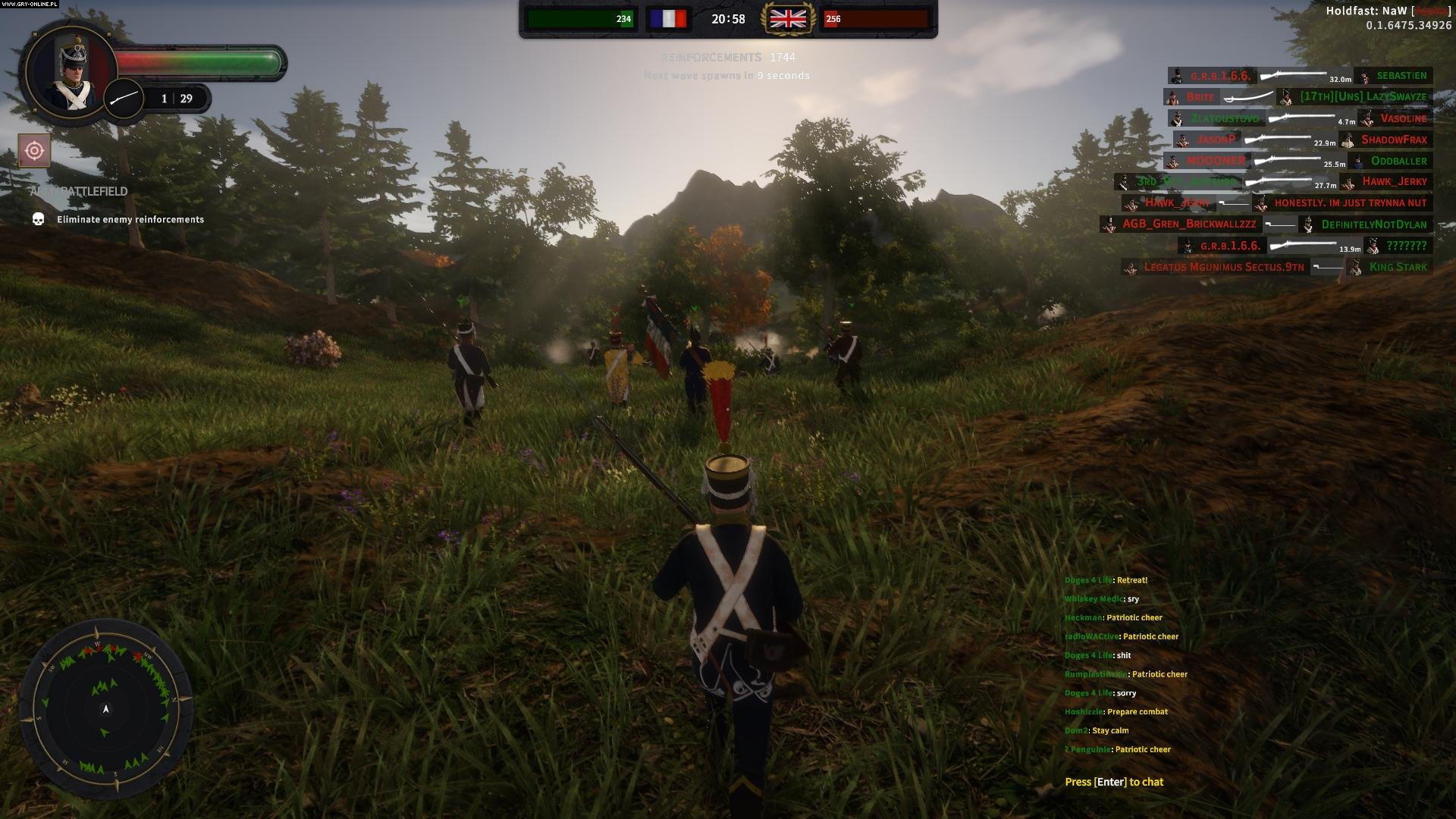
Task: Click the British flag team indicator
Action: pos(788,19)
